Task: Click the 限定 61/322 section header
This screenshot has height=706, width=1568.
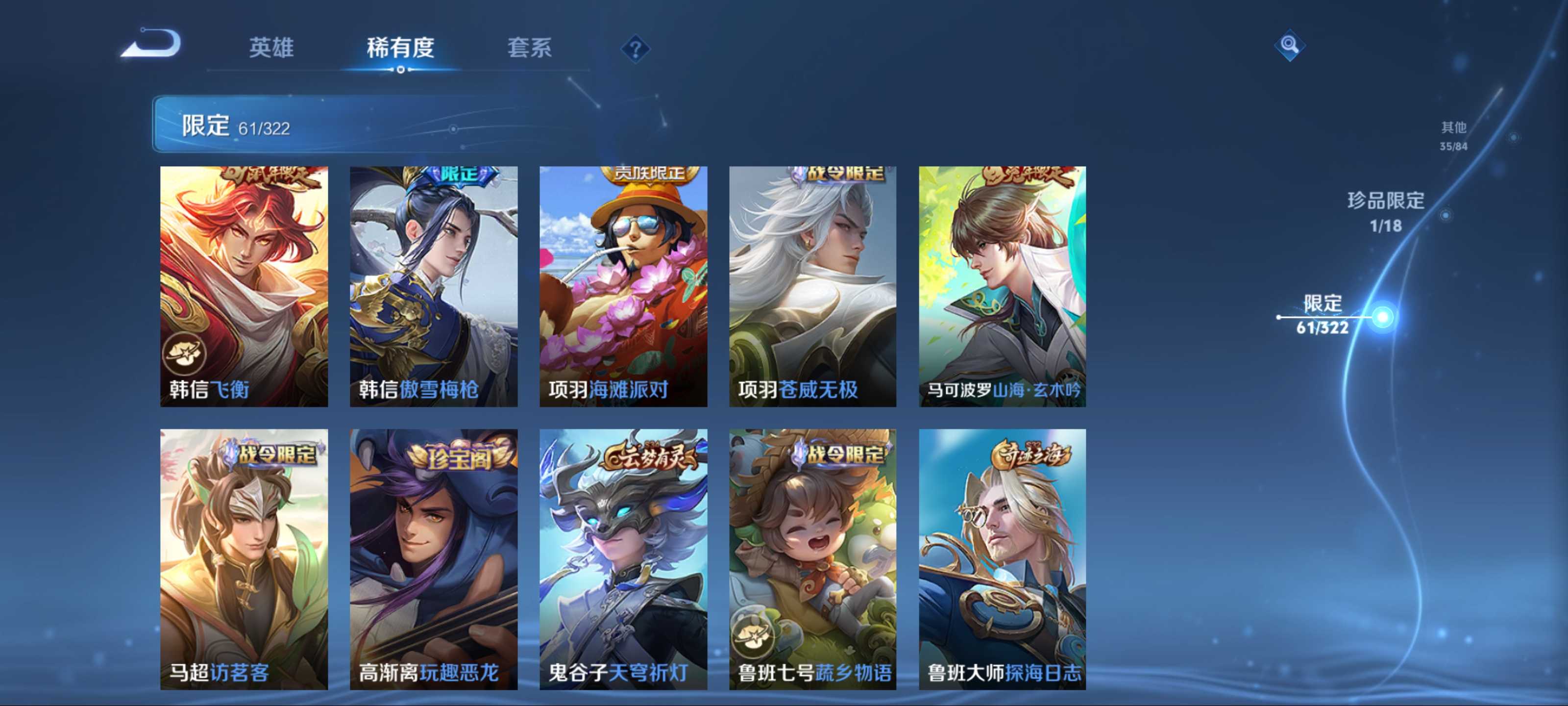Action: pos(236,126)
